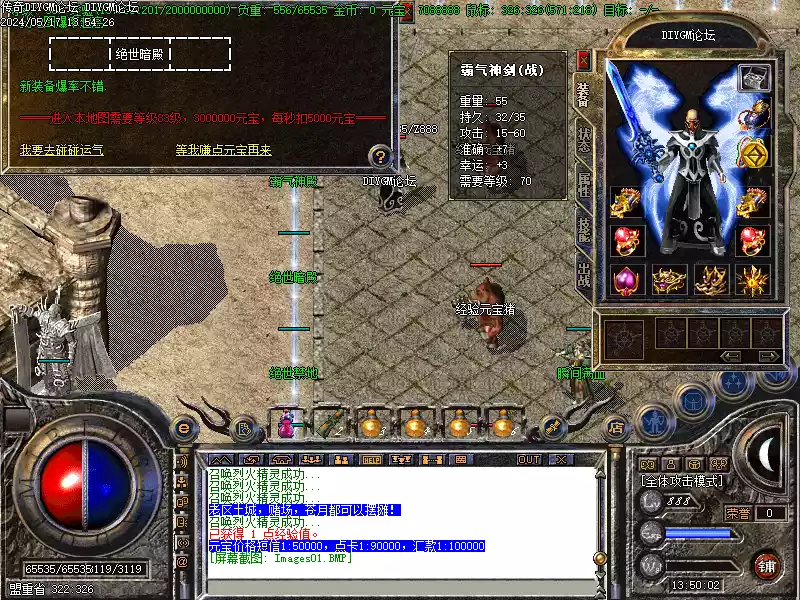800x600 pixels.
Task: Click the treasure chest icon in equipment panel
Action: point(752,77)
